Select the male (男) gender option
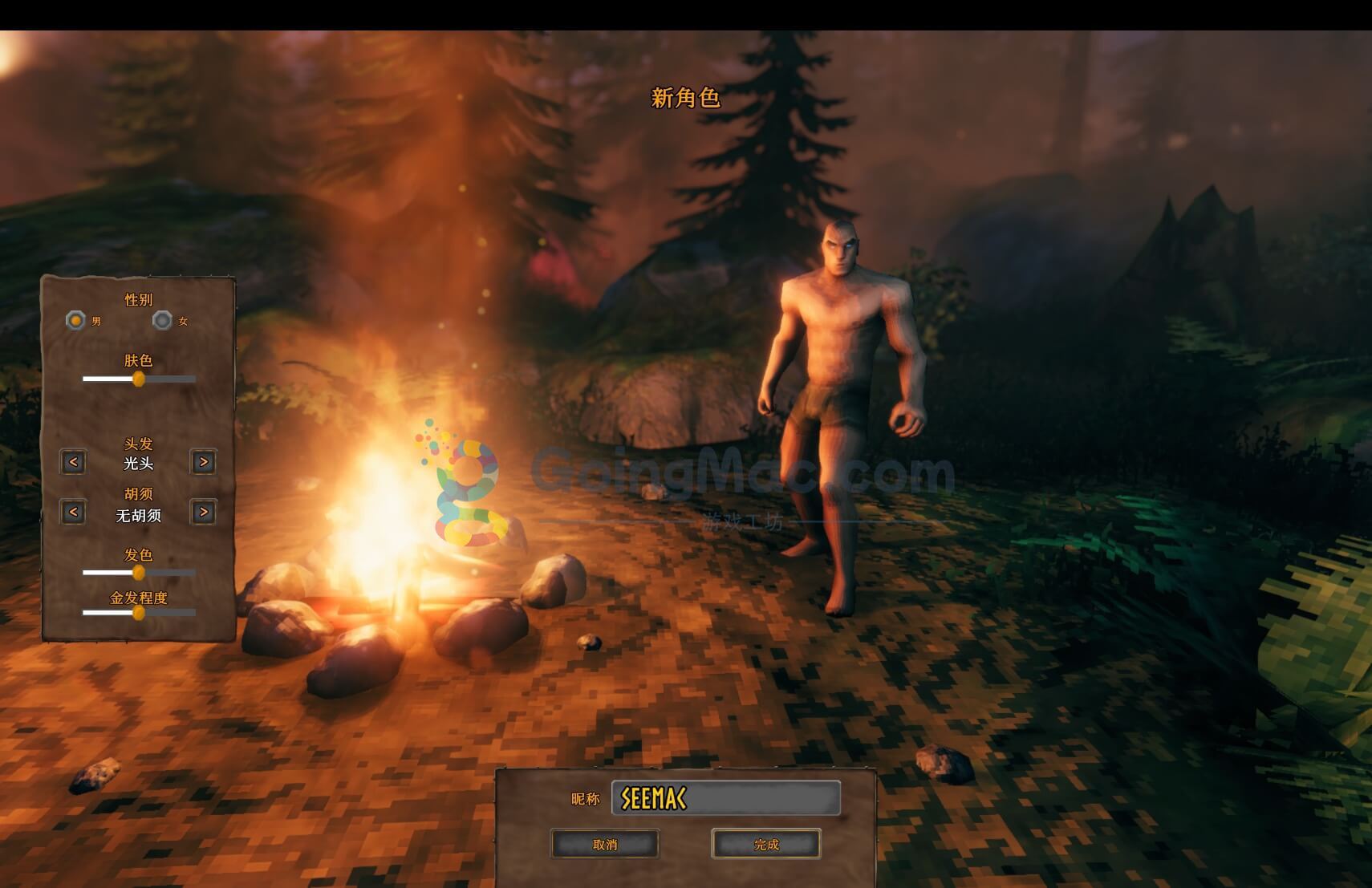This screenshot has width=1372, height=888. (x=75, y=321)
